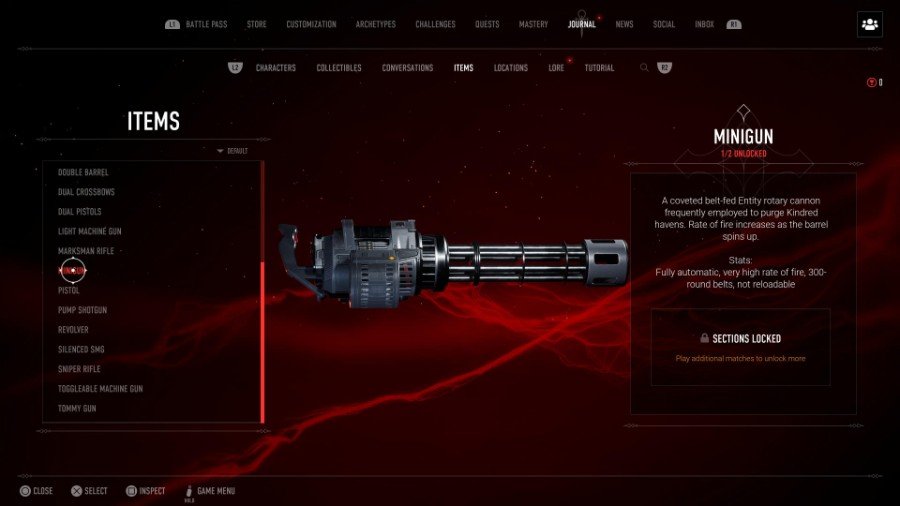Screen dimensions: 900x506
Task: Pick Pump Shotgun in the items list
Action: tap(82, 310)
